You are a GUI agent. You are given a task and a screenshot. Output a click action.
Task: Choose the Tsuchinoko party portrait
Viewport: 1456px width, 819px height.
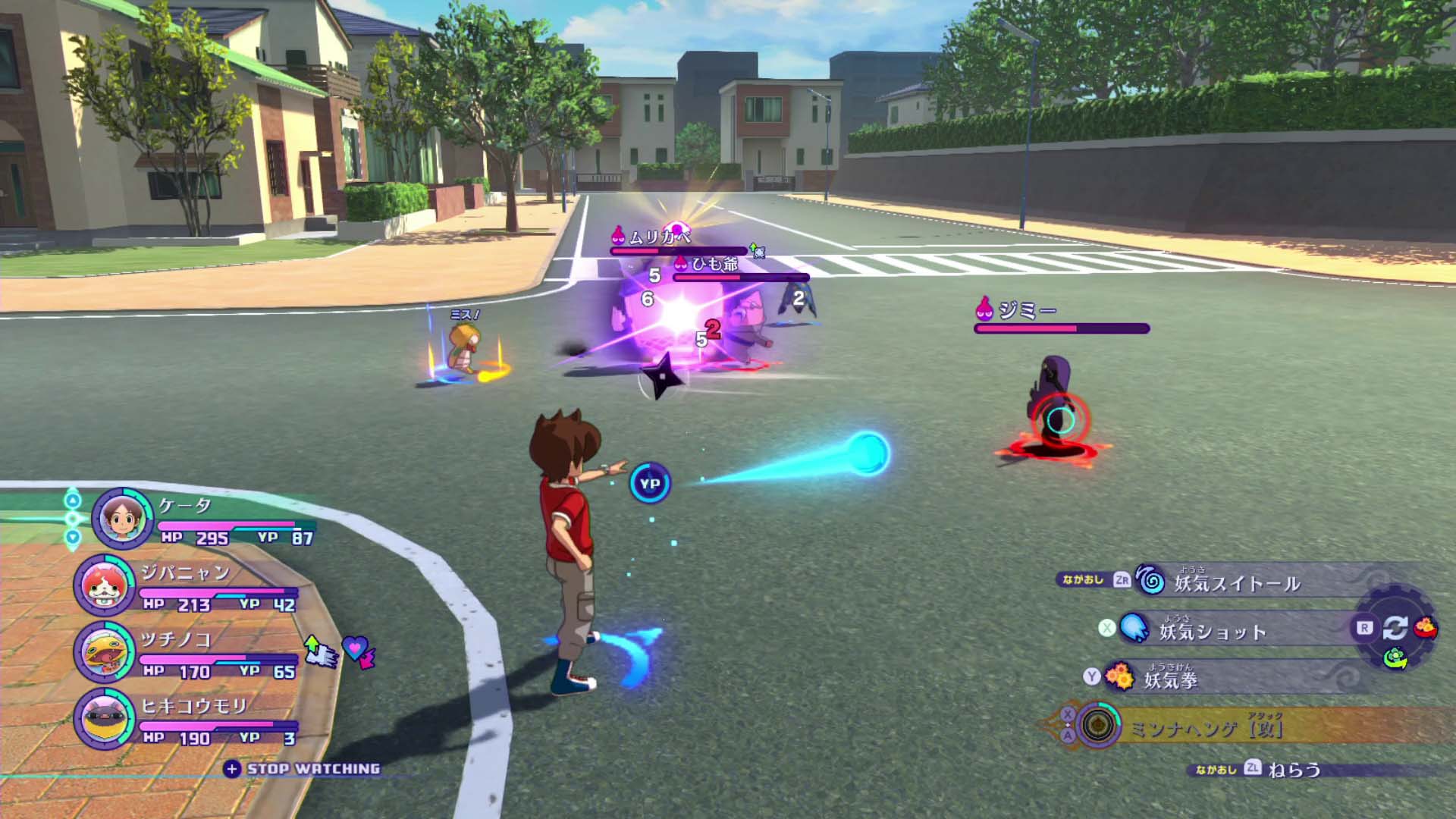click(x=105, y=652)
